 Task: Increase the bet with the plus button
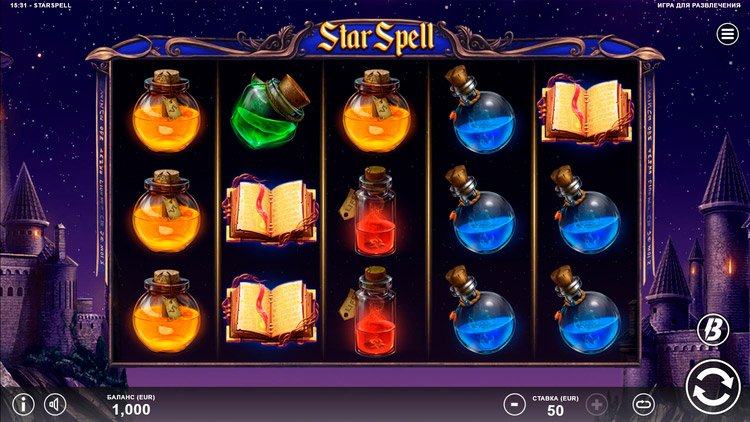[x=597, y=405]
